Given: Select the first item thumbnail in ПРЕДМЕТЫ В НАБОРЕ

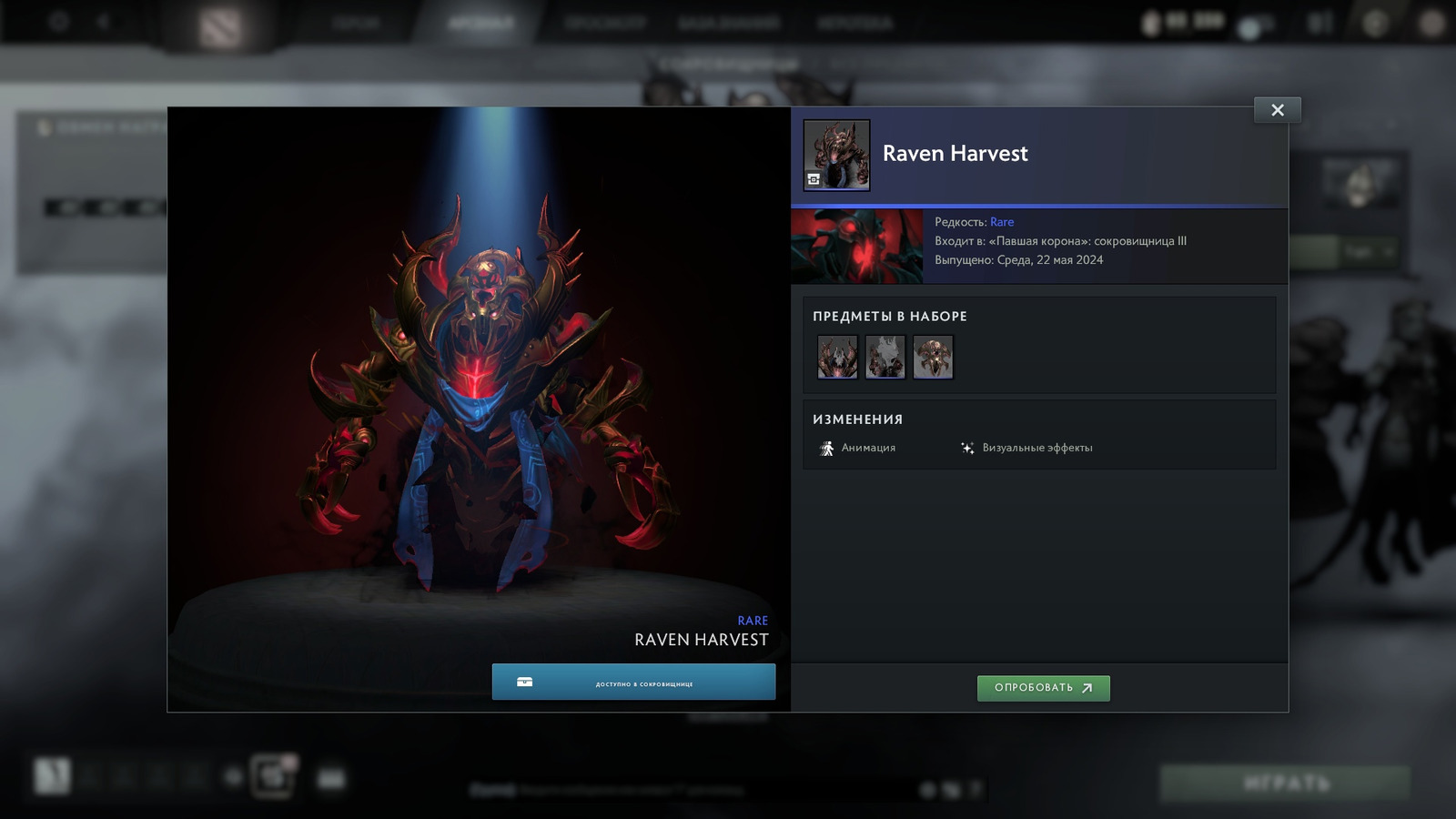Looking at the screenshot, I should (836, 357).
